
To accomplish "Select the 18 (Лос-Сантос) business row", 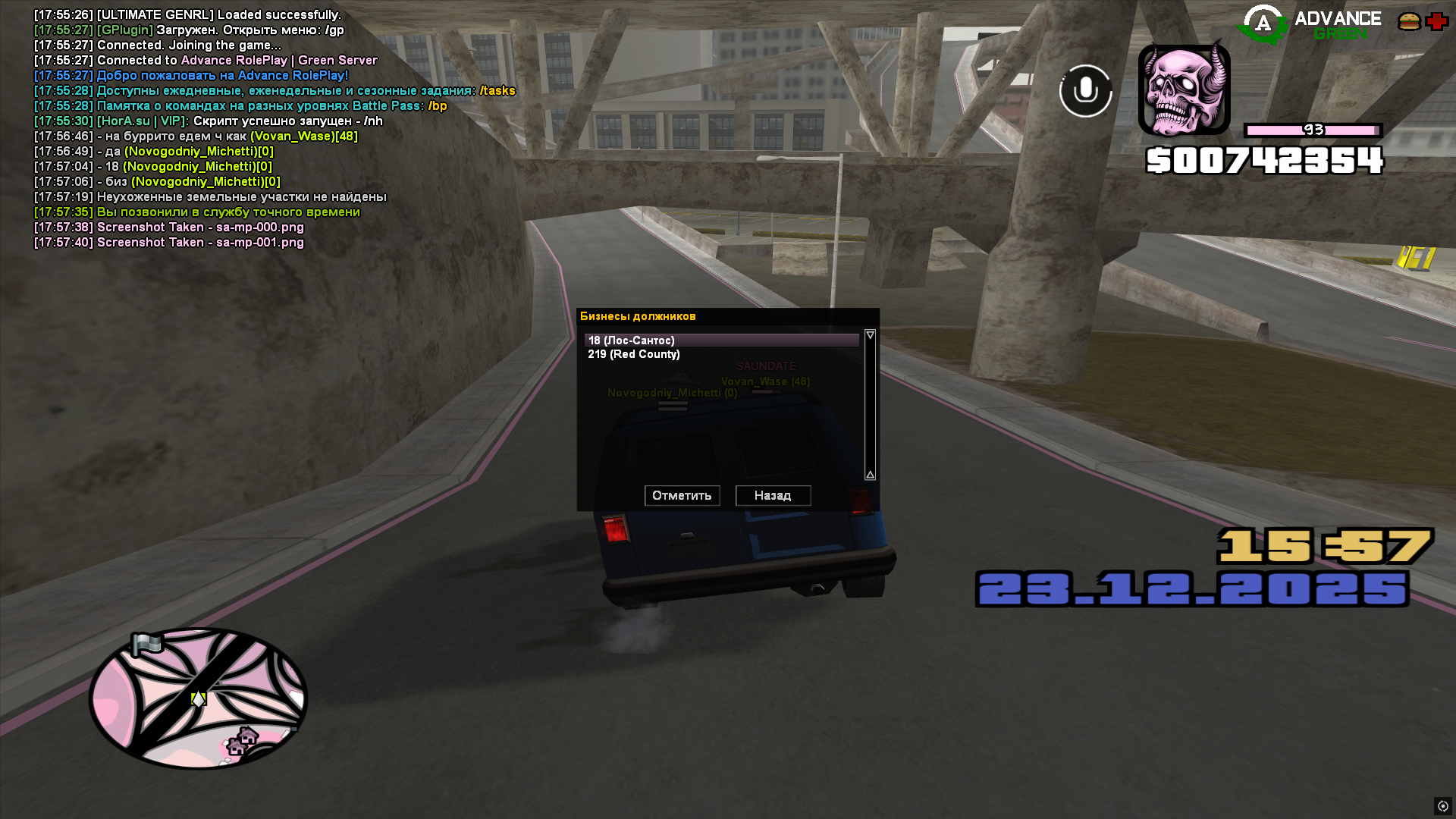I will 720,340.
